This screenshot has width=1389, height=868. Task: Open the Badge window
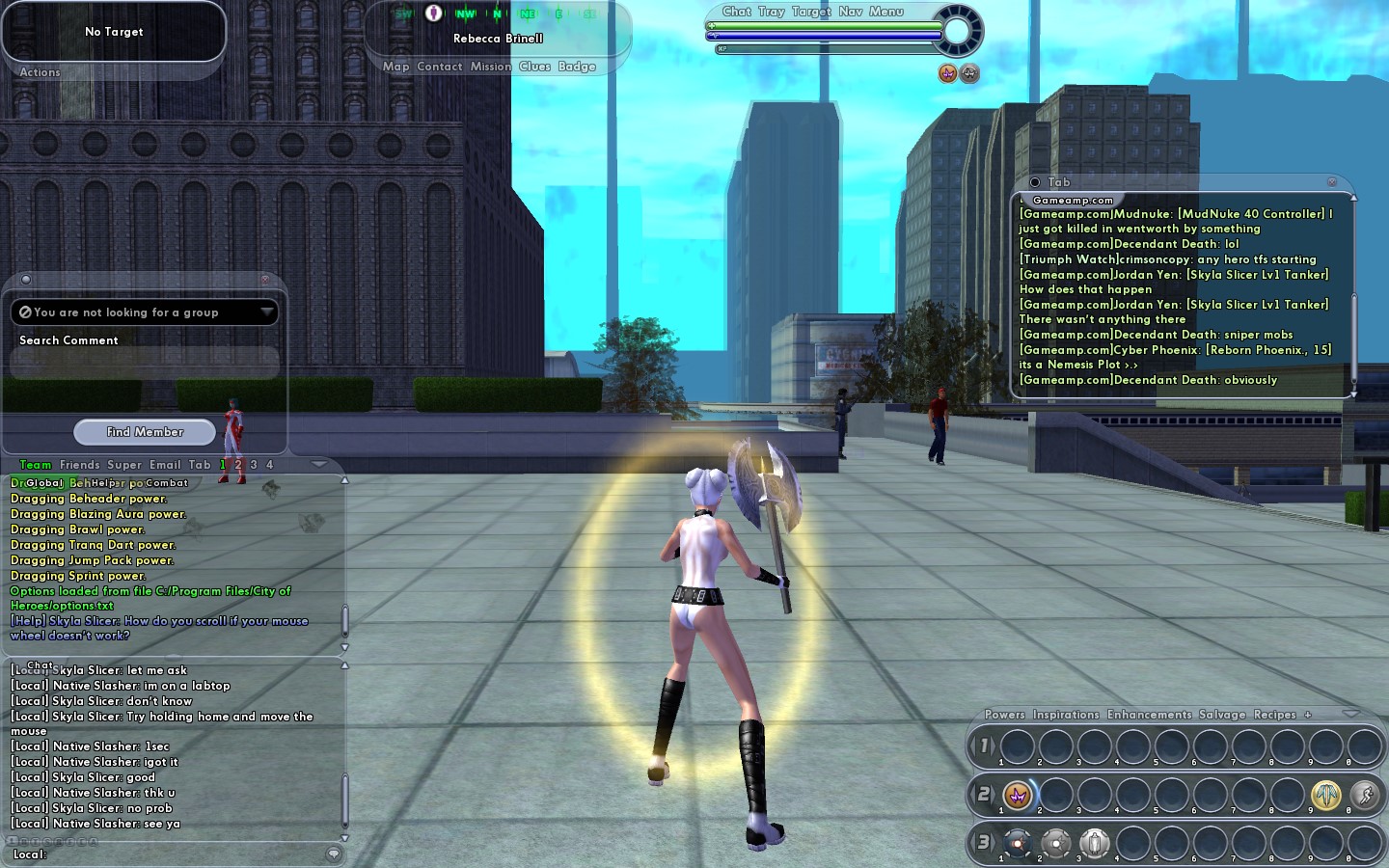click(577, 67)
